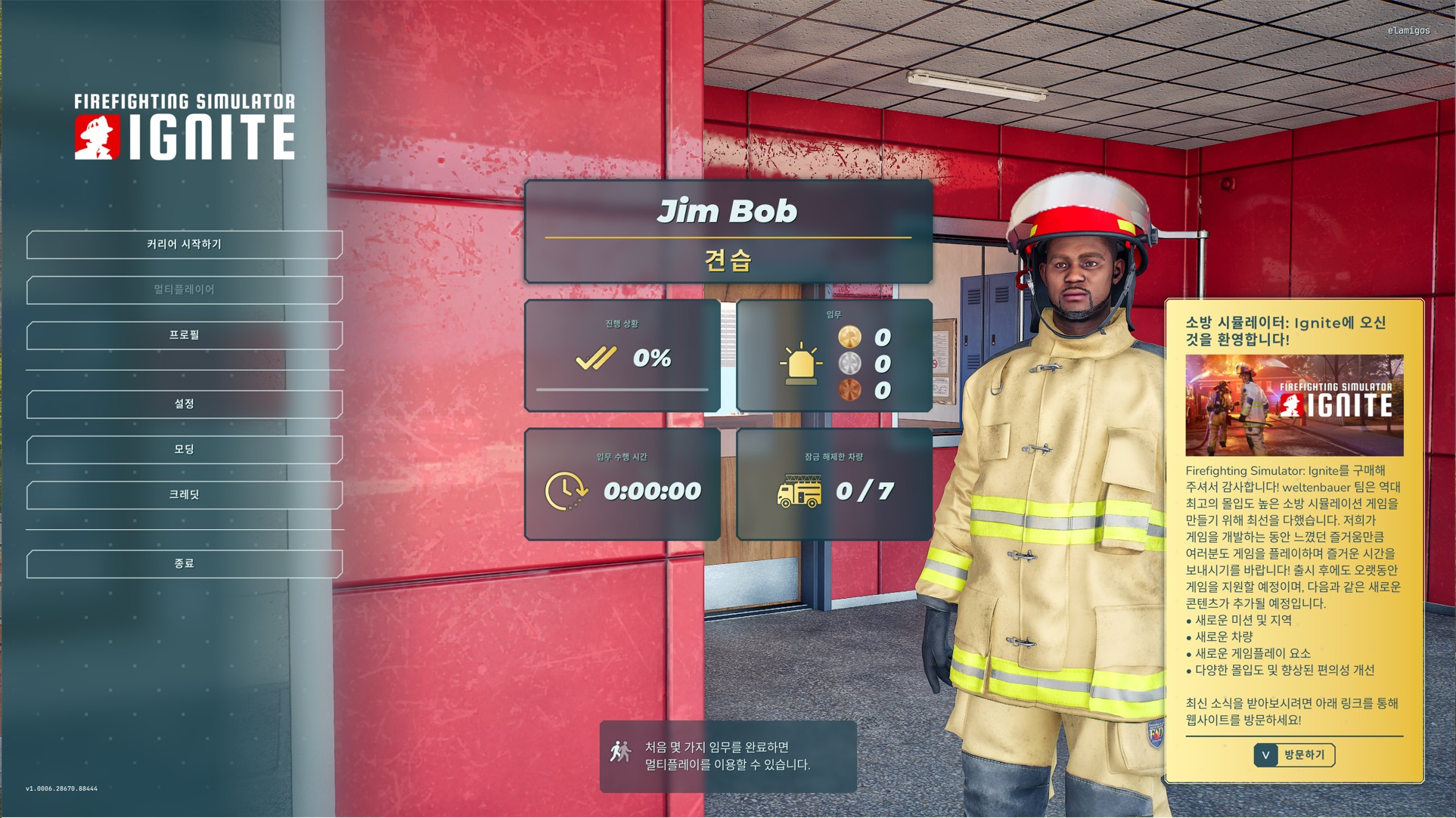Click the 진행 상황 progress panel
1456x818 pixels.
[x=622, y=355]
